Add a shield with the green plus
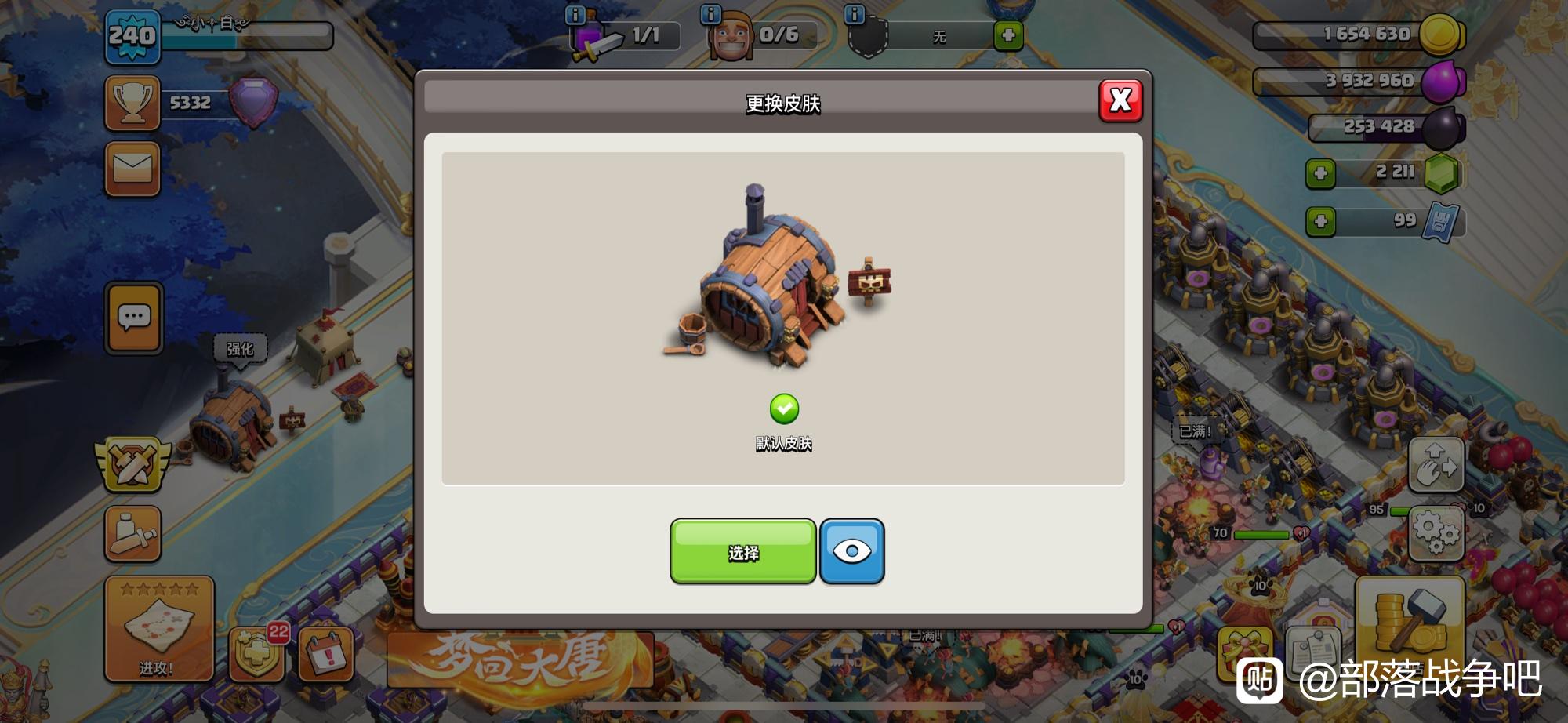The width and height of the screenshot is (1568, 723). [1008, 35]
